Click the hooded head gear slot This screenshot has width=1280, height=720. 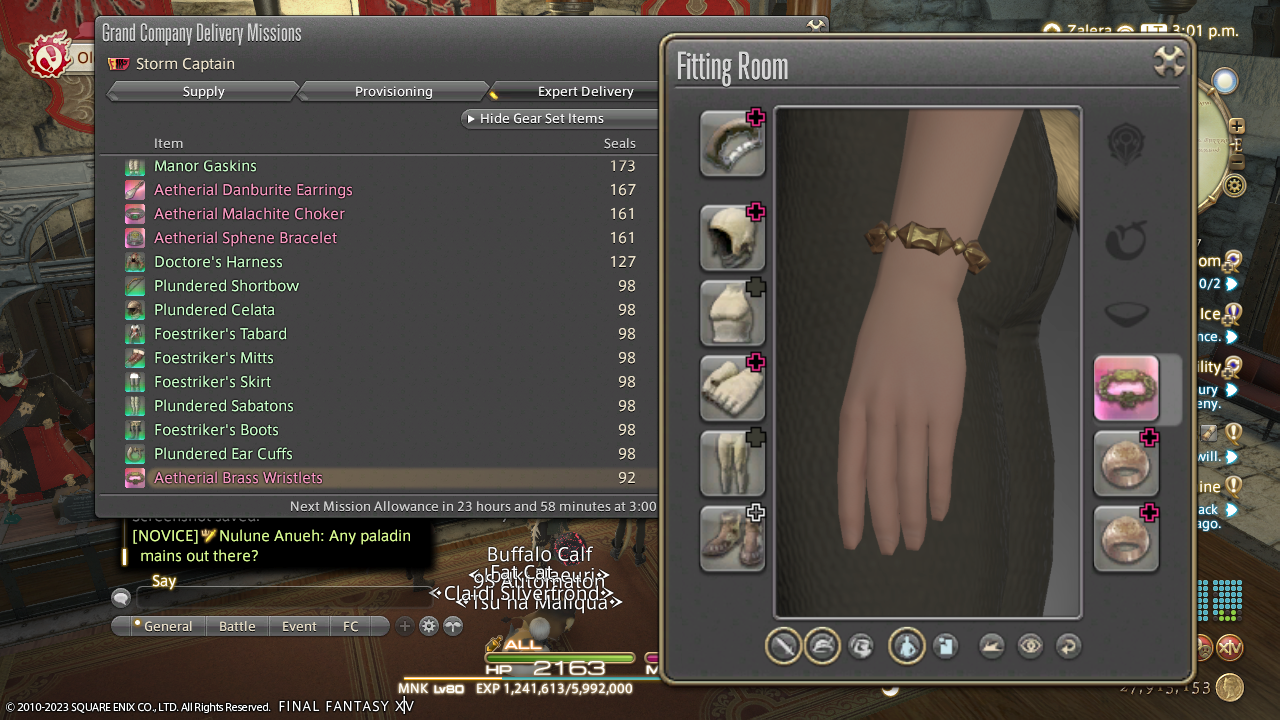pos(732,238)
